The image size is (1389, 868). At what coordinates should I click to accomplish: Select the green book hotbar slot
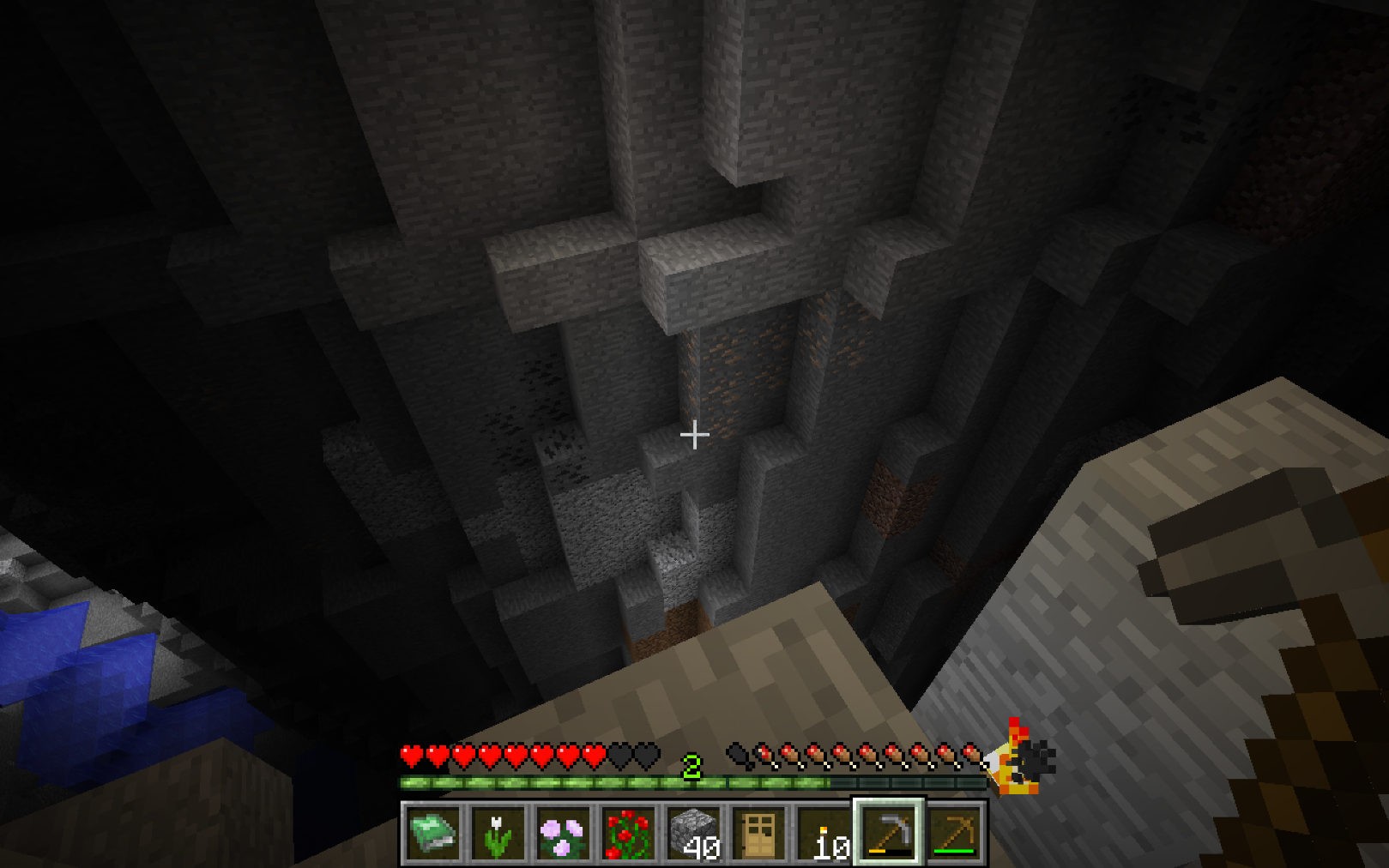coord(432,834)
